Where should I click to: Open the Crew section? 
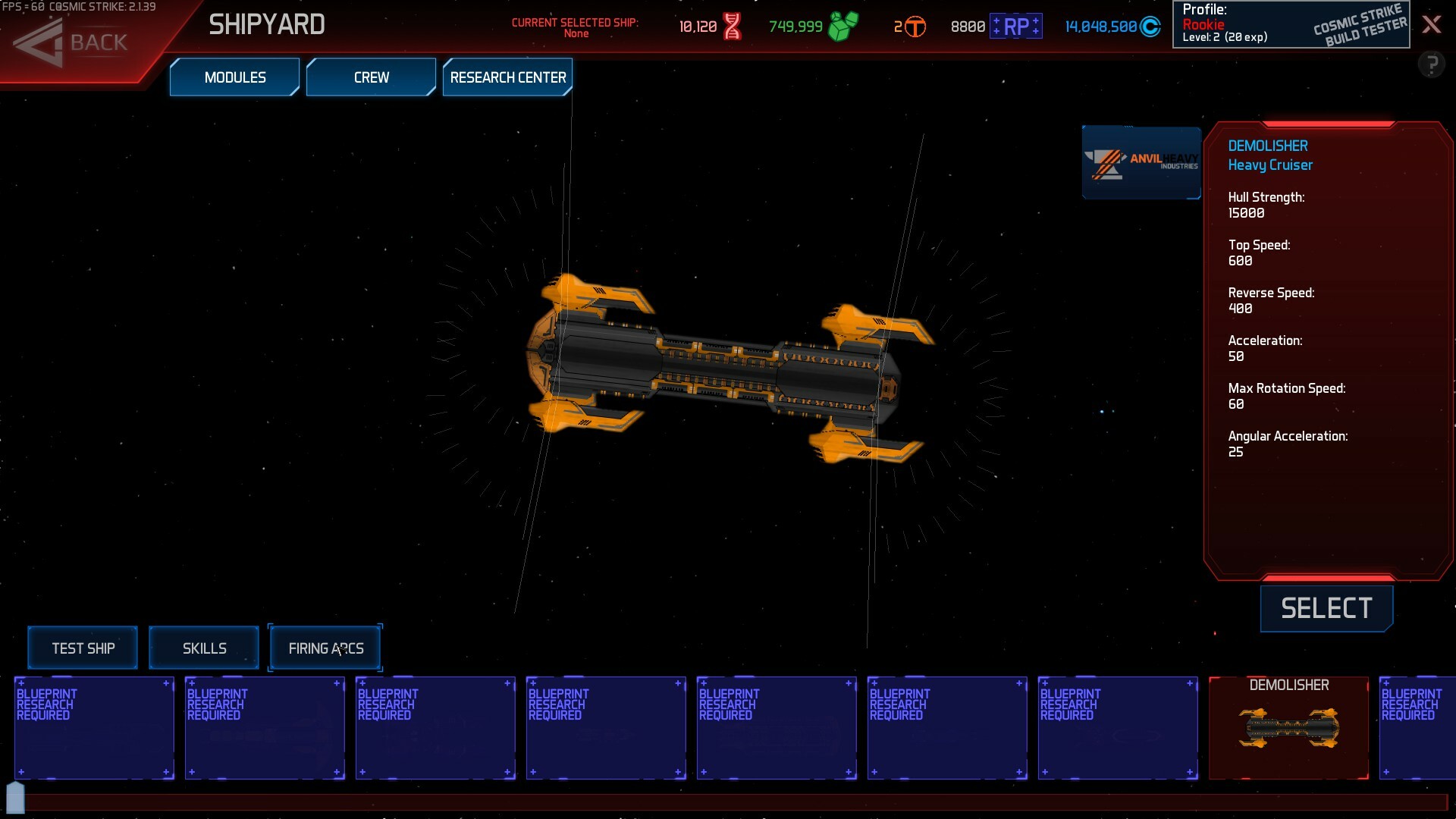tap(371, 77)
